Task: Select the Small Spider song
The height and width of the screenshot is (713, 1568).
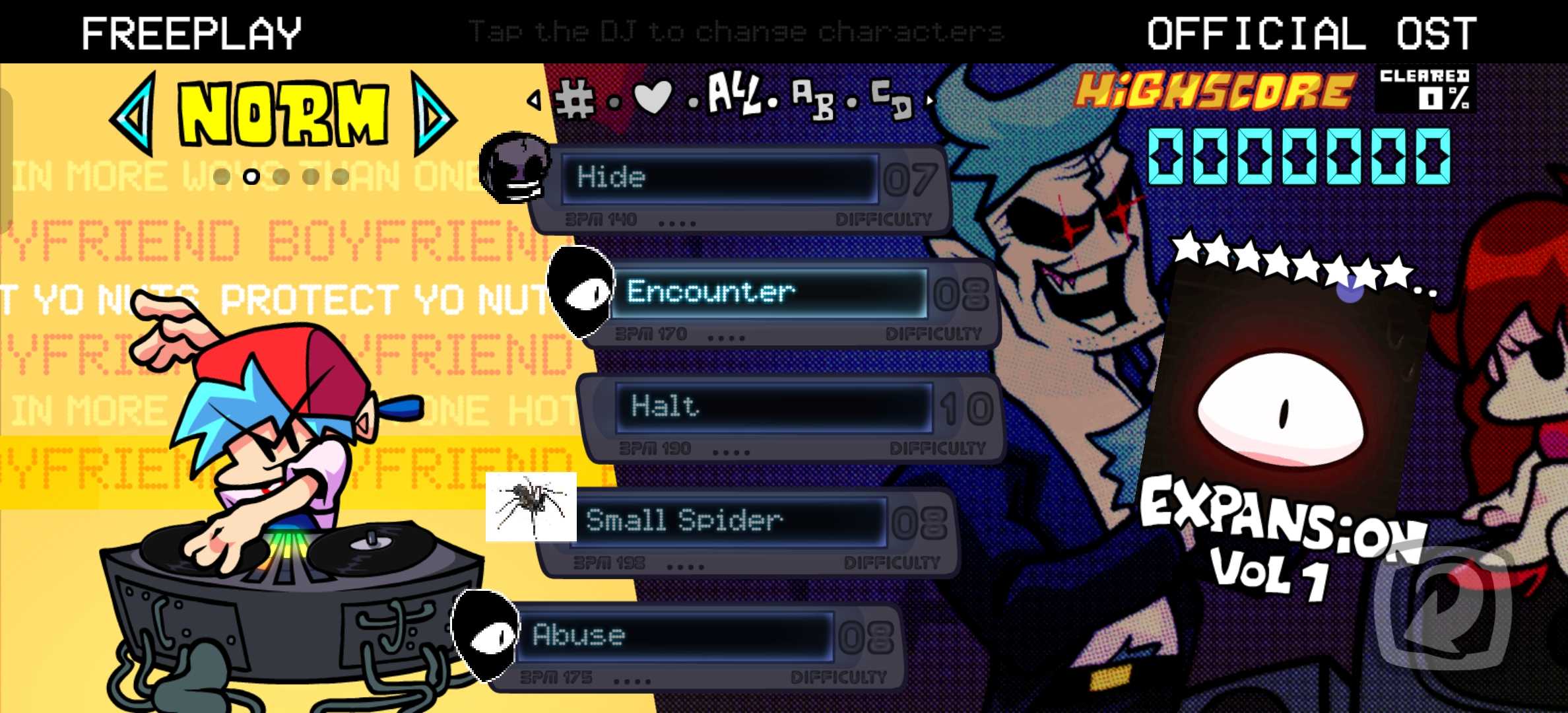Action: [x=726, y=521]
